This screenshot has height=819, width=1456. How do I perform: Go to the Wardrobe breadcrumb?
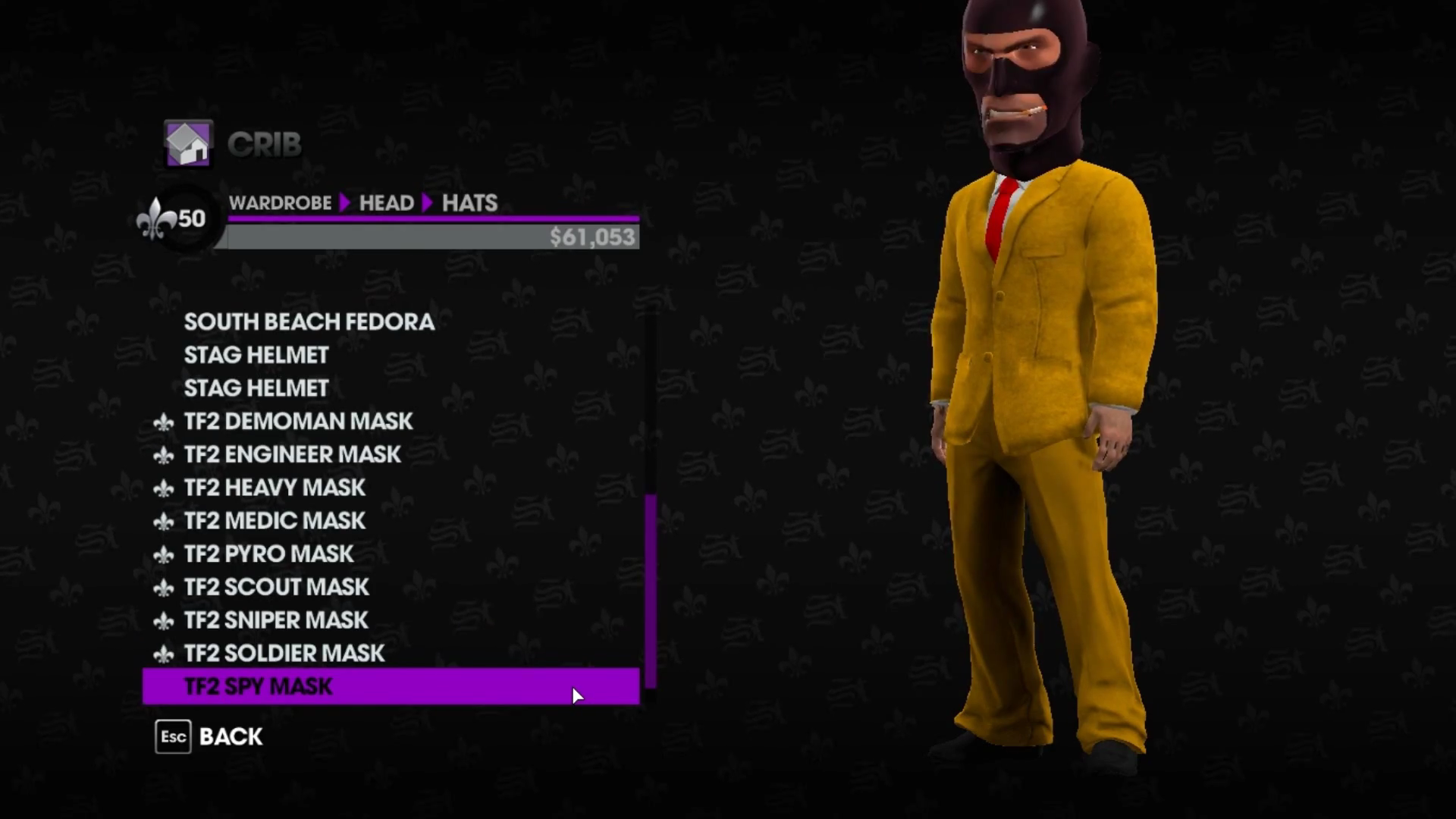point(280,202)
